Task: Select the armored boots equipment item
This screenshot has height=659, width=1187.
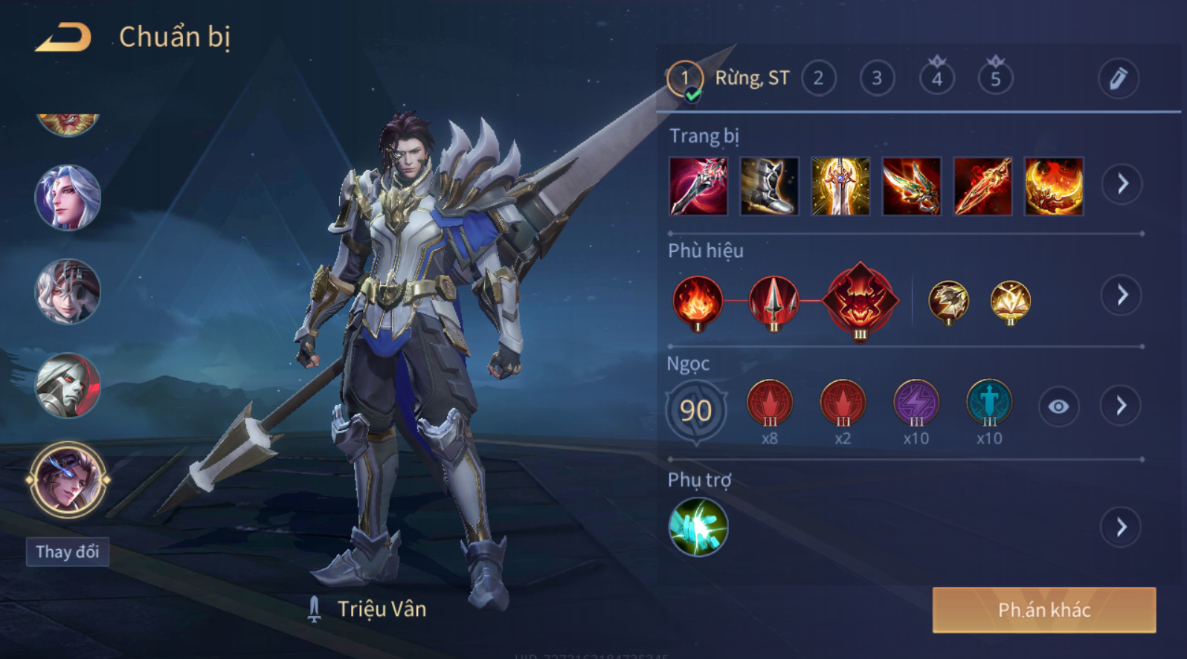Action: click(x=769, y=186)
